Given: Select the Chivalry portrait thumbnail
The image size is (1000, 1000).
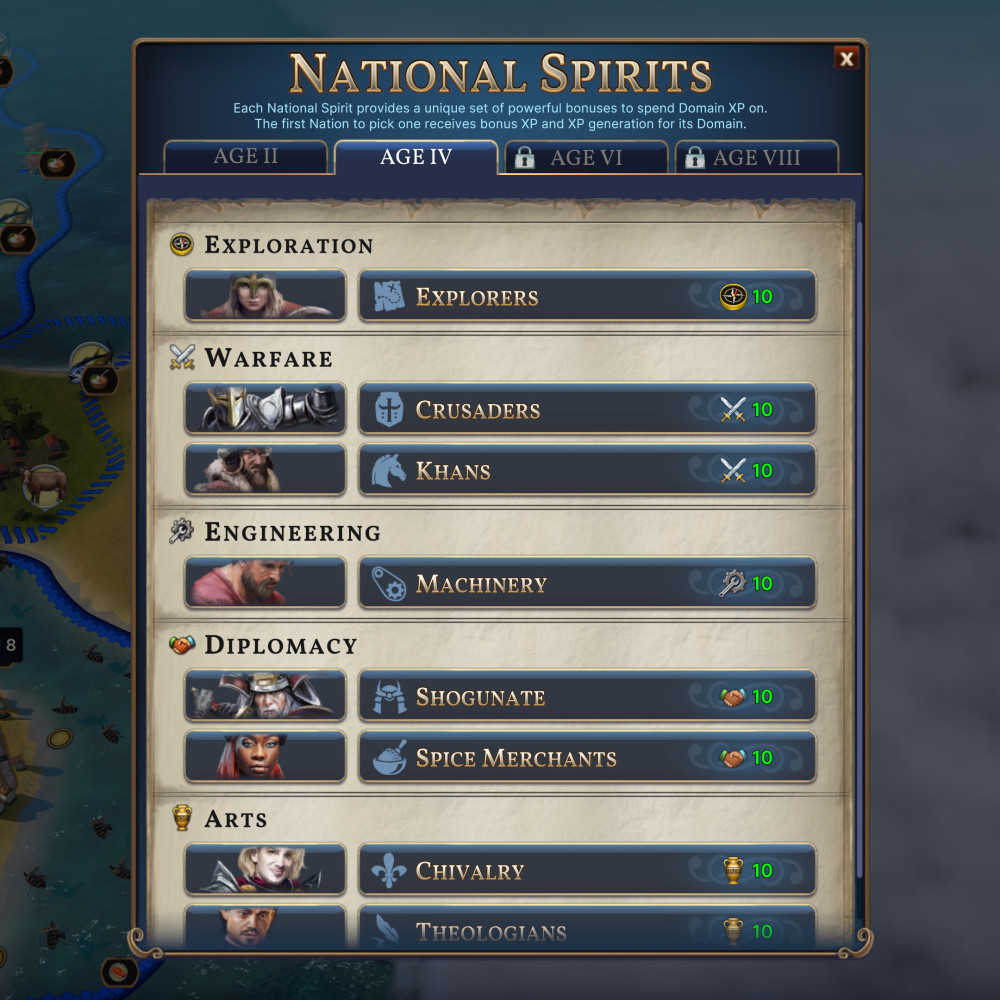Looking at the screenshot, I should 265,871.
